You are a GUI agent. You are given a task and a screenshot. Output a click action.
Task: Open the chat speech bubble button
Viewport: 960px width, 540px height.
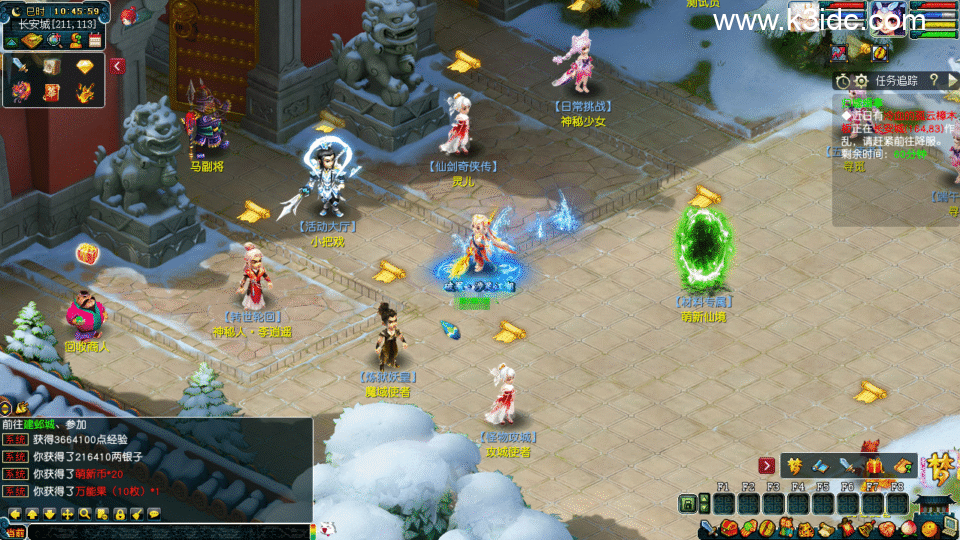click(153, 514)
